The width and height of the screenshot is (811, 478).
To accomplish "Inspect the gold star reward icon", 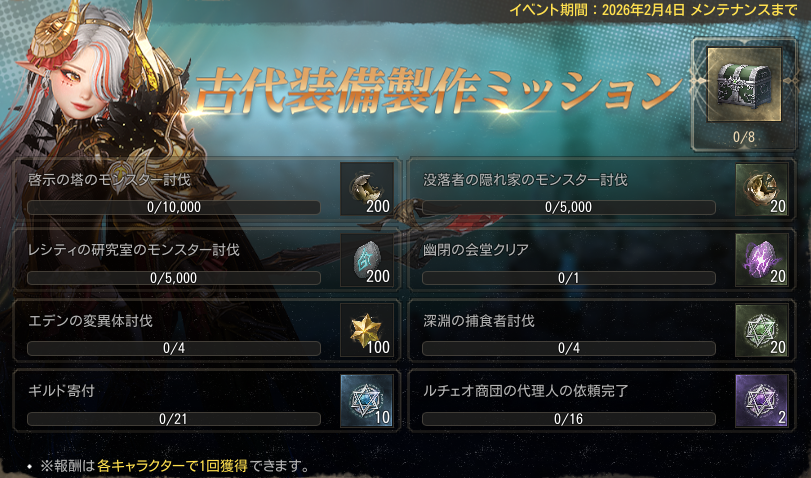I will click(366, 330).
